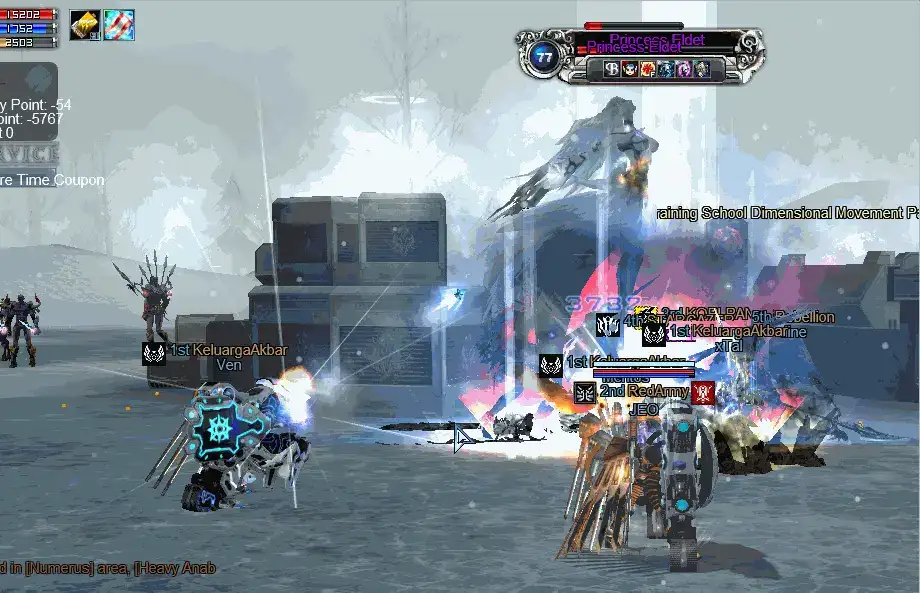Select the red-striped blue buff icon

coord(119,26)
